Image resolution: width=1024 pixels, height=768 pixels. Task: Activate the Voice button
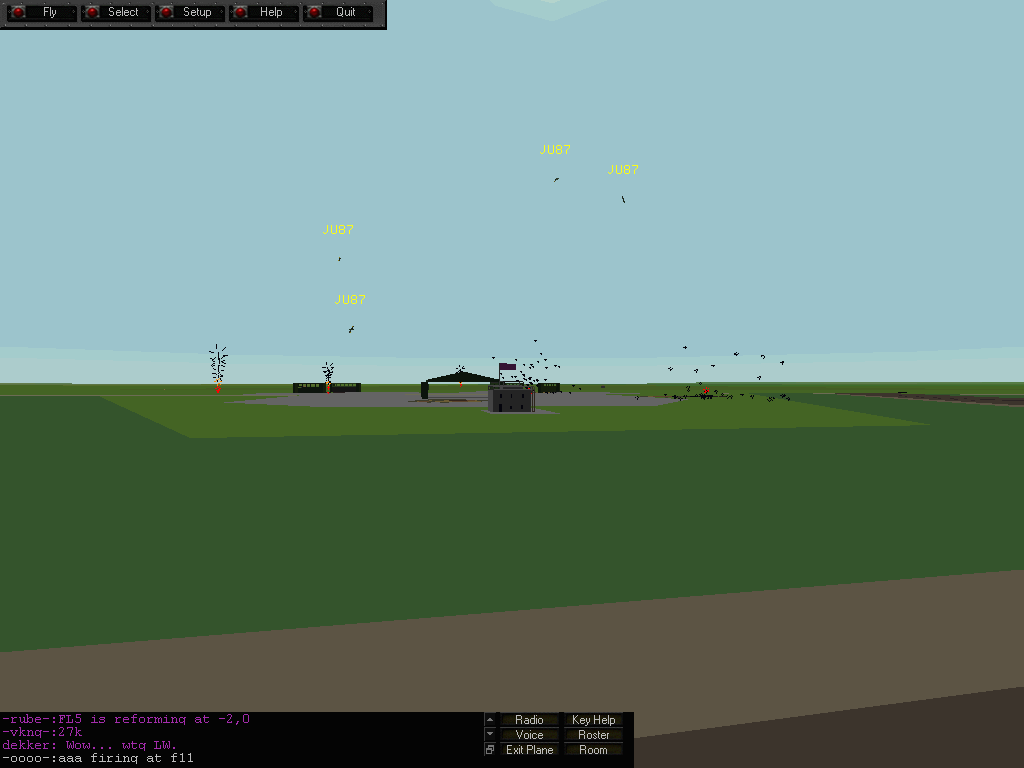[x=529, y=735]
